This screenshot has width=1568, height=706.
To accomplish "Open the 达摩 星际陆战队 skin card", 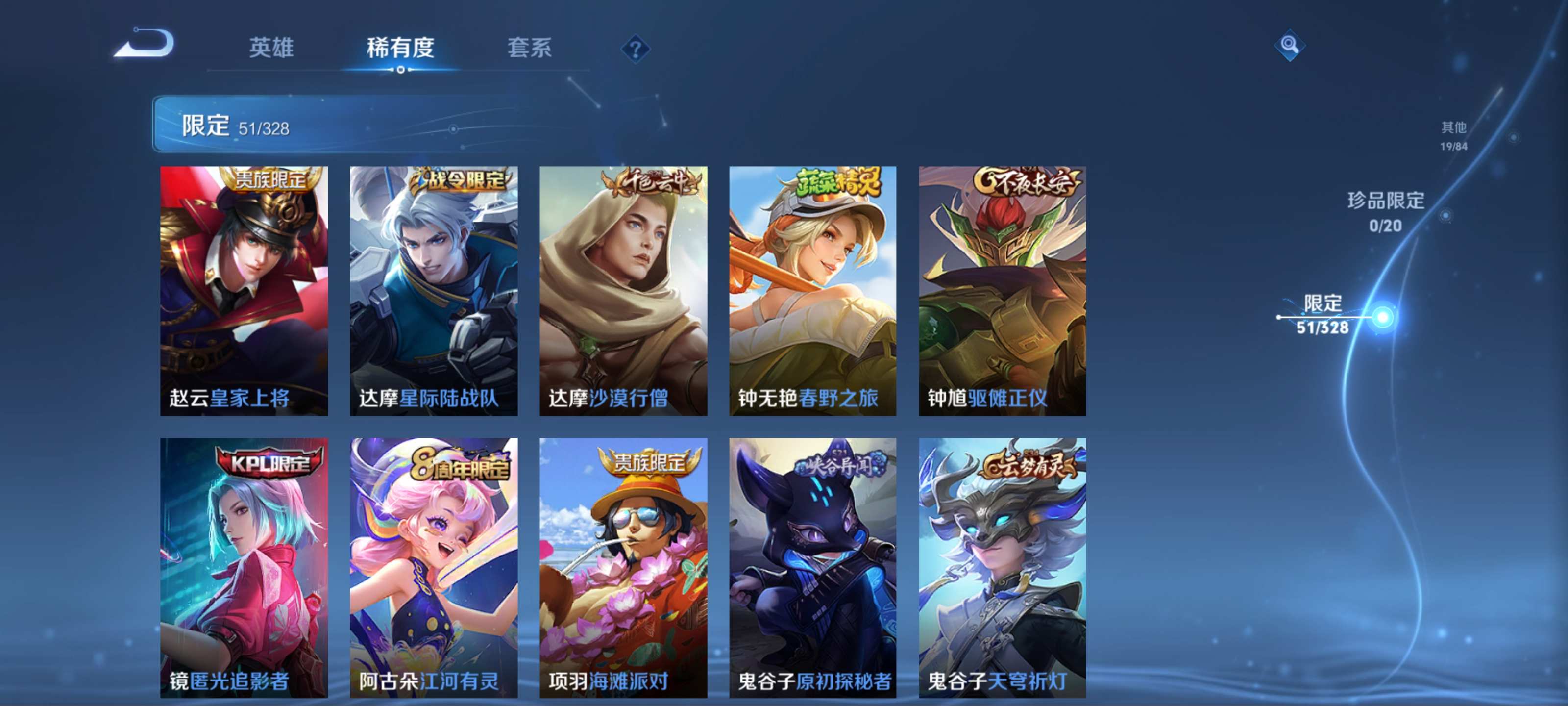I will (433, 291).
